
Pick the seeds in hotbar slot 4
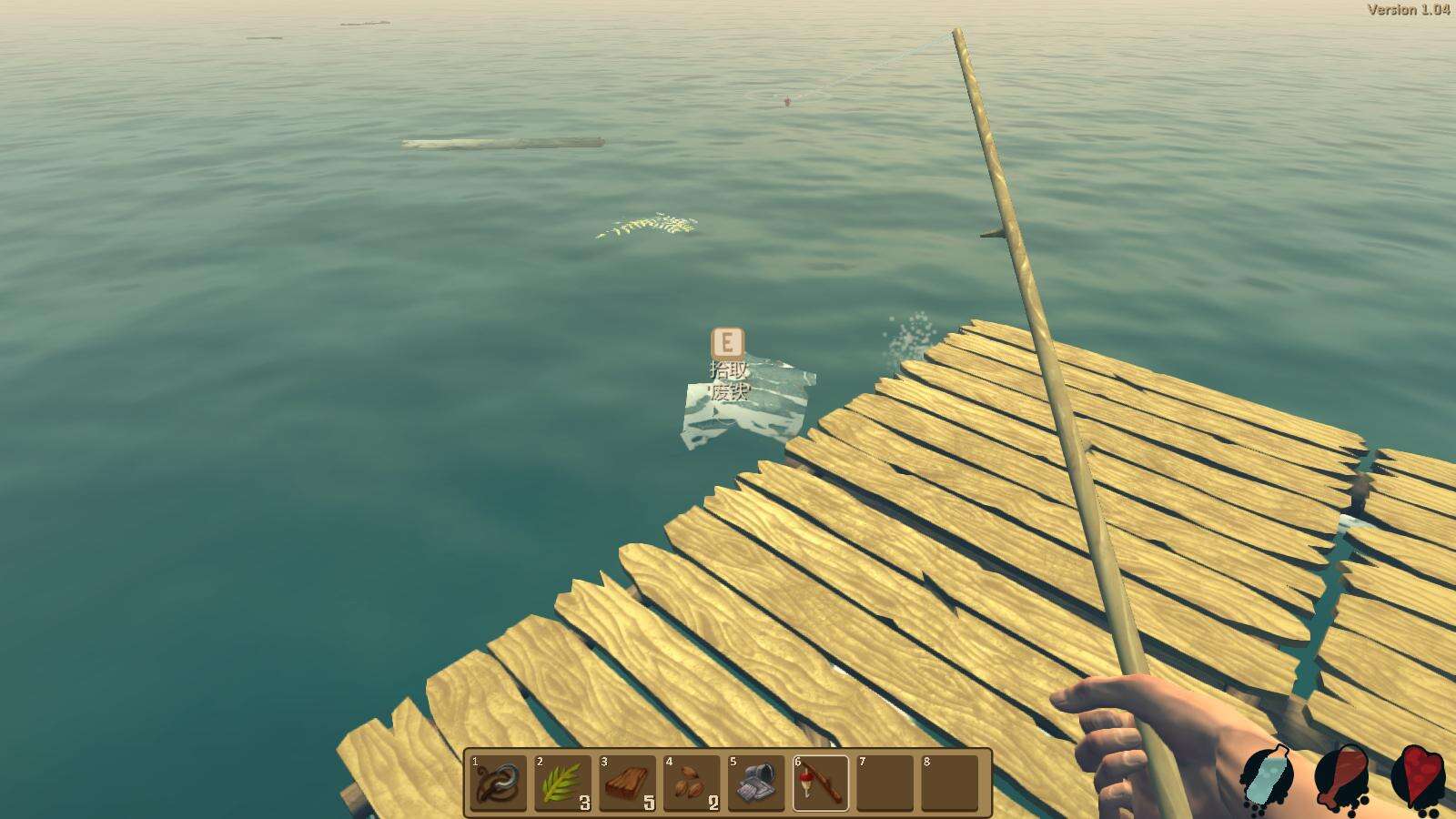tap(692, 783)
